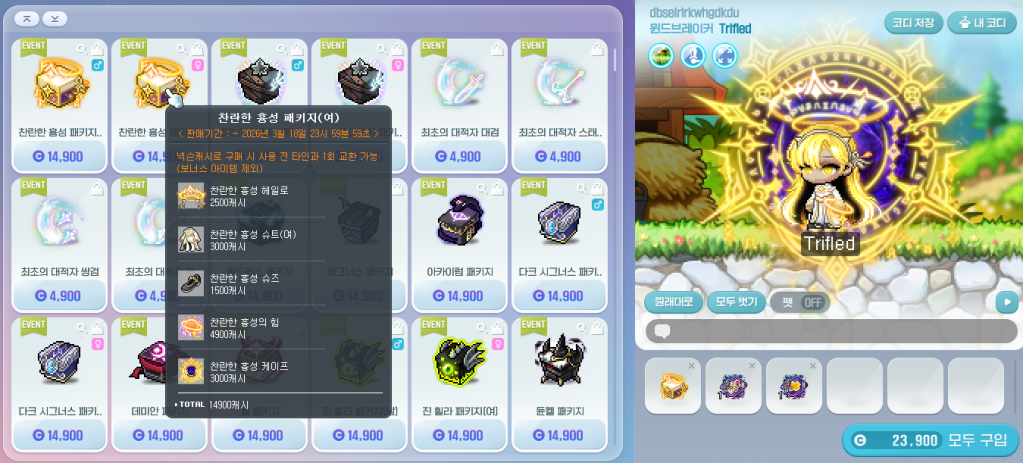Remove the golden box item from the cart
Viewport: 1023px width, 463px height.
click(x=689, y=367)
